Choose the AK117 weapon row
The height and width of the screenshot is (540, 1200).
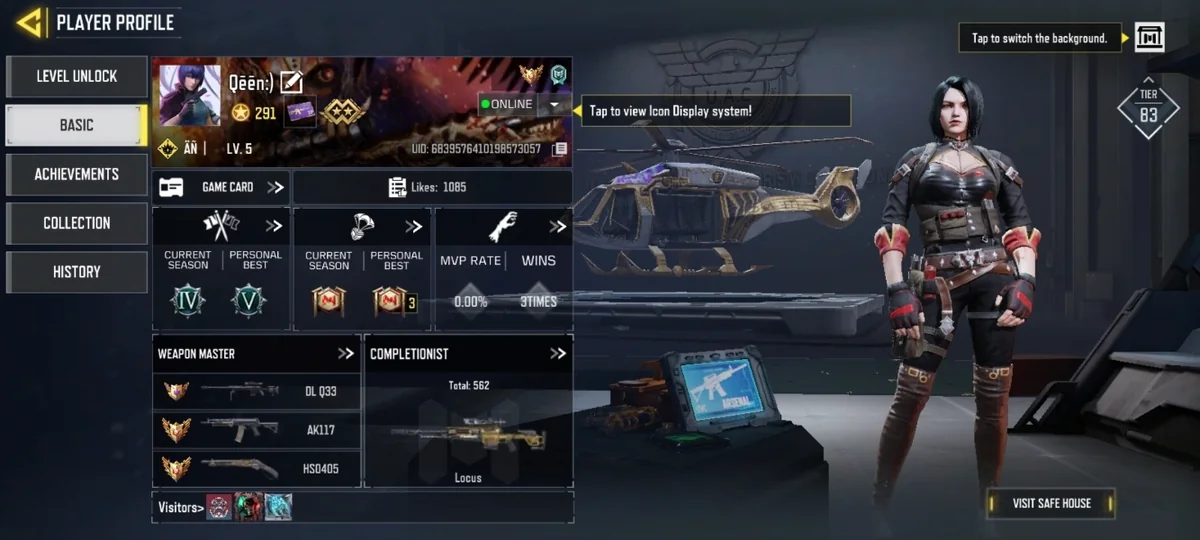[256, 430]
